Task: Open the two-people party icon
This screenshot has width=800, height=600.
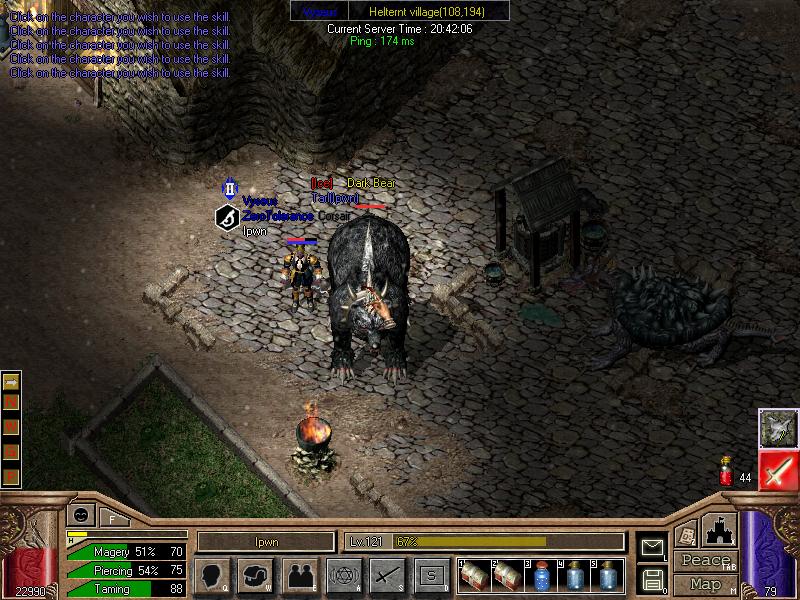Action: pyautogui.click(x=299, y=575)
